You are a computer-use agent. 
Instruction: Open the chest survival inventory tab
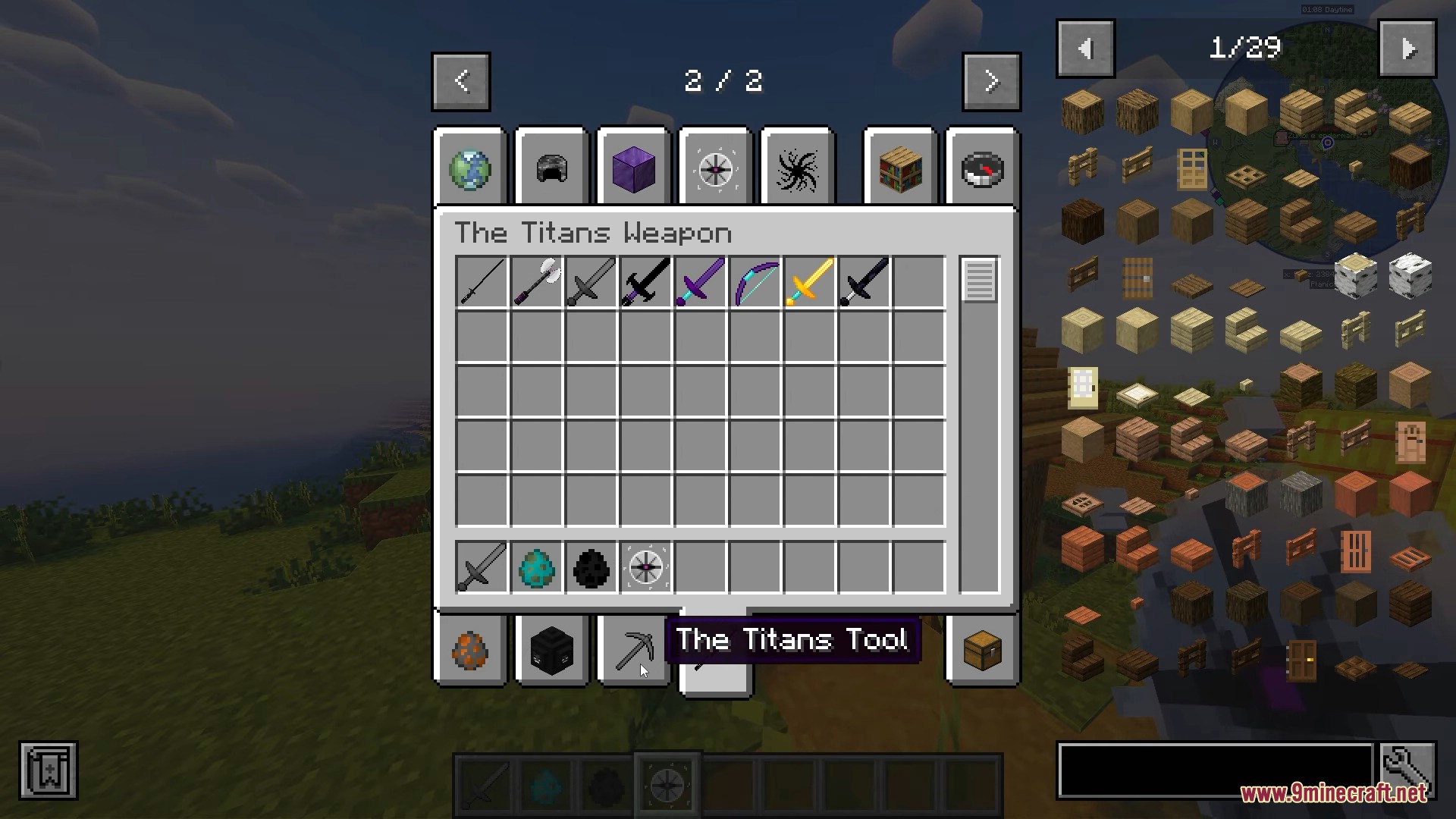click(982, 651)
